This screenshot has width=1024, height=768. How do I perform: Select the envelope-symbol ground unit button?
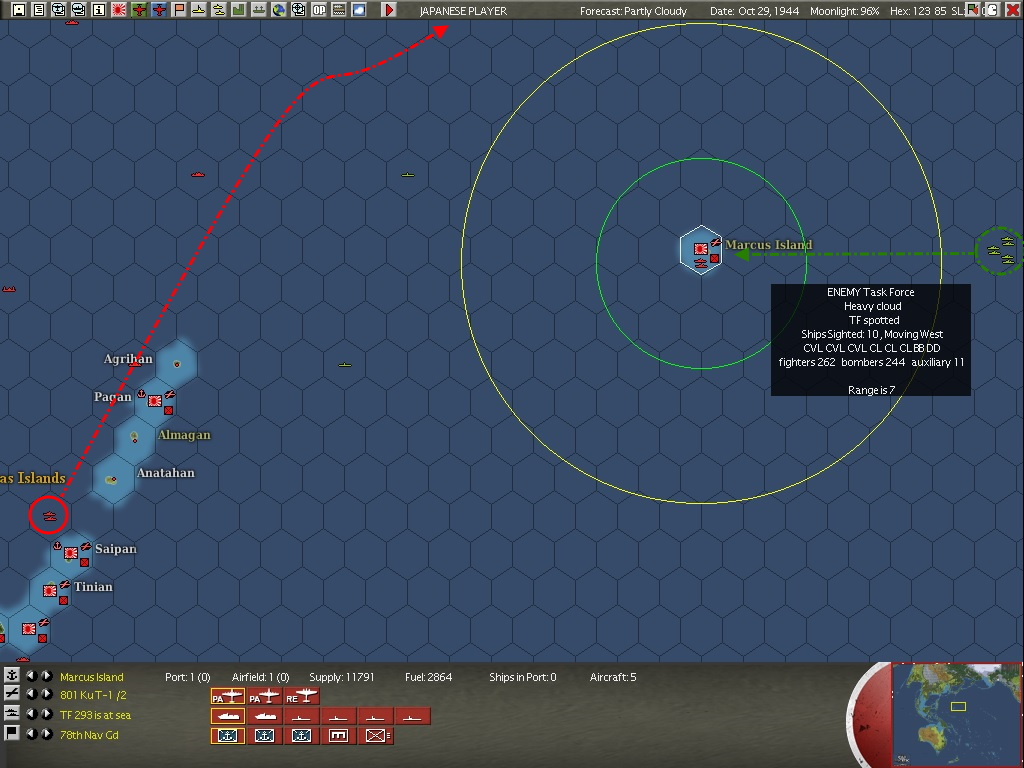(x=375, y=736)
